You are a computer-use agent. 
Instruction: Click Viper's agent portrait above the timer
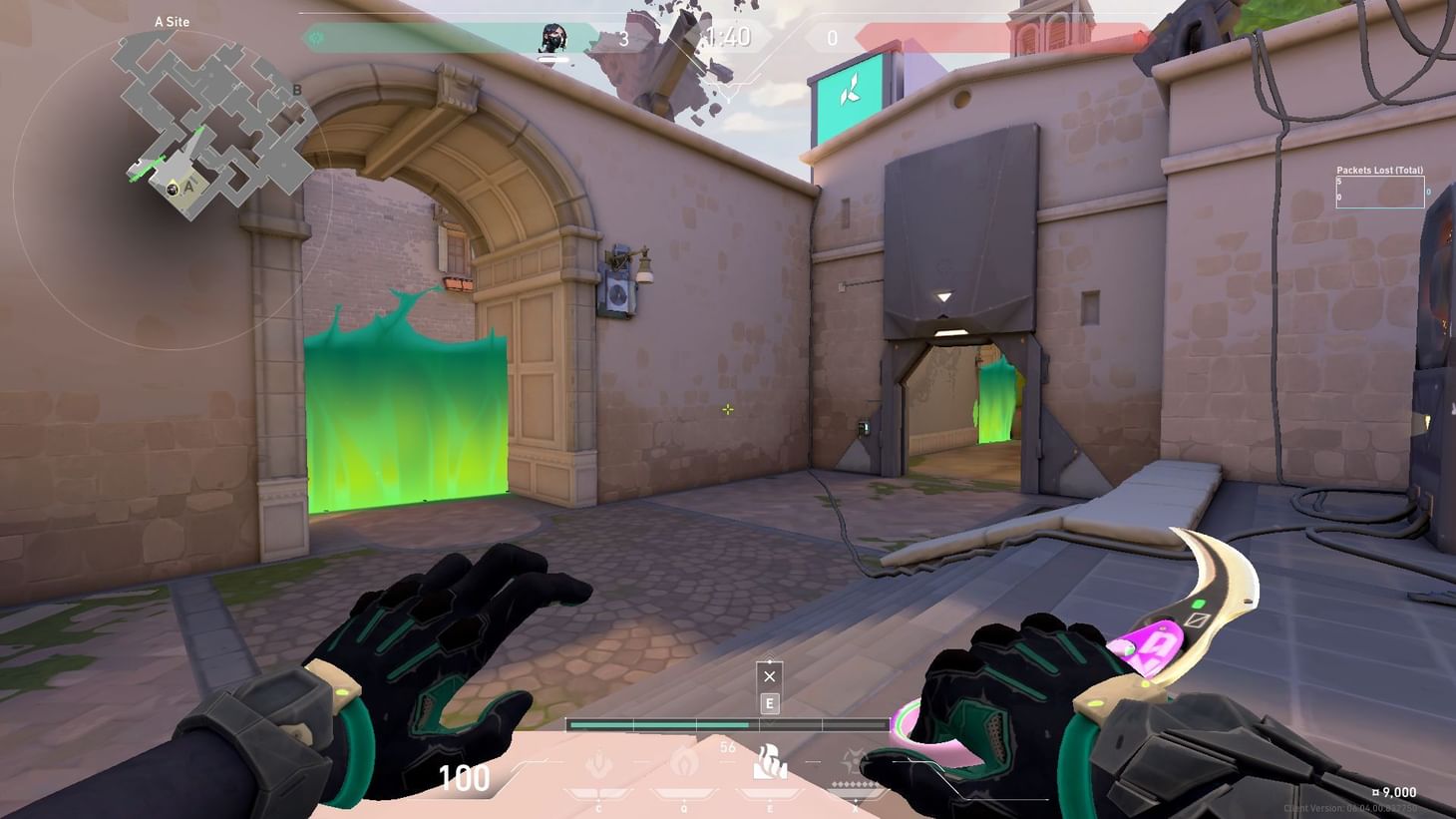point(554,38)
